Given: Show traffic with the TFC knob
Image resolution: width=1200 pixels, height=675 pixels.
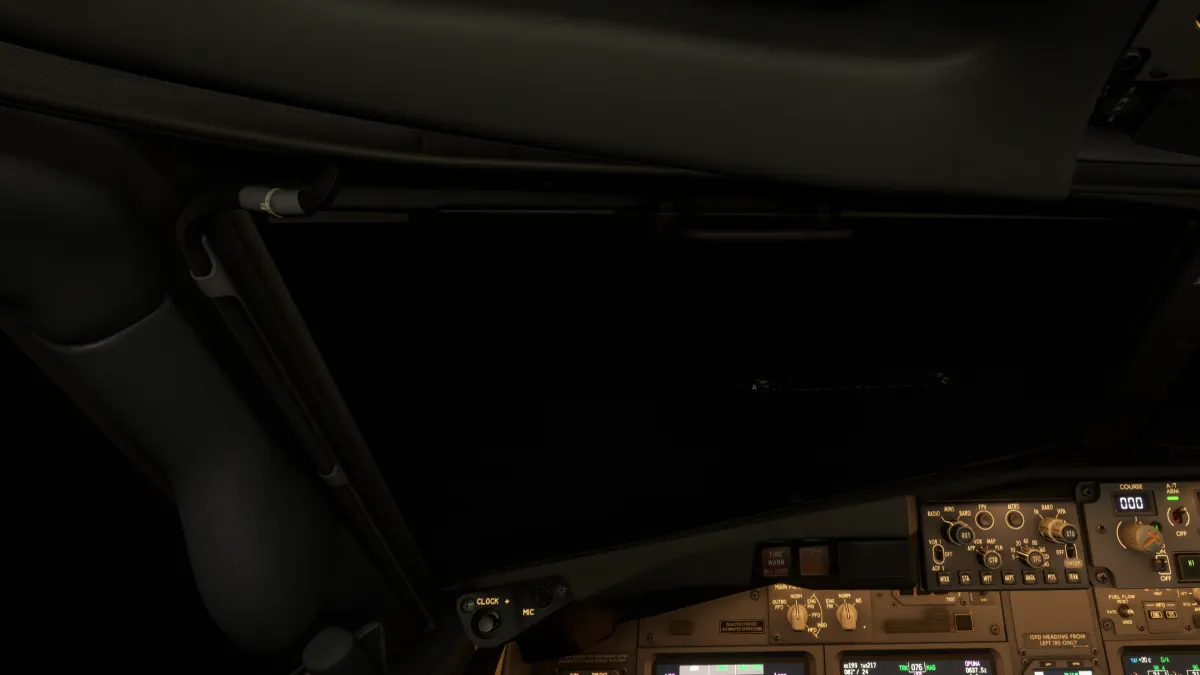Looking at the screenshot, I should [x=1037, y=559].
